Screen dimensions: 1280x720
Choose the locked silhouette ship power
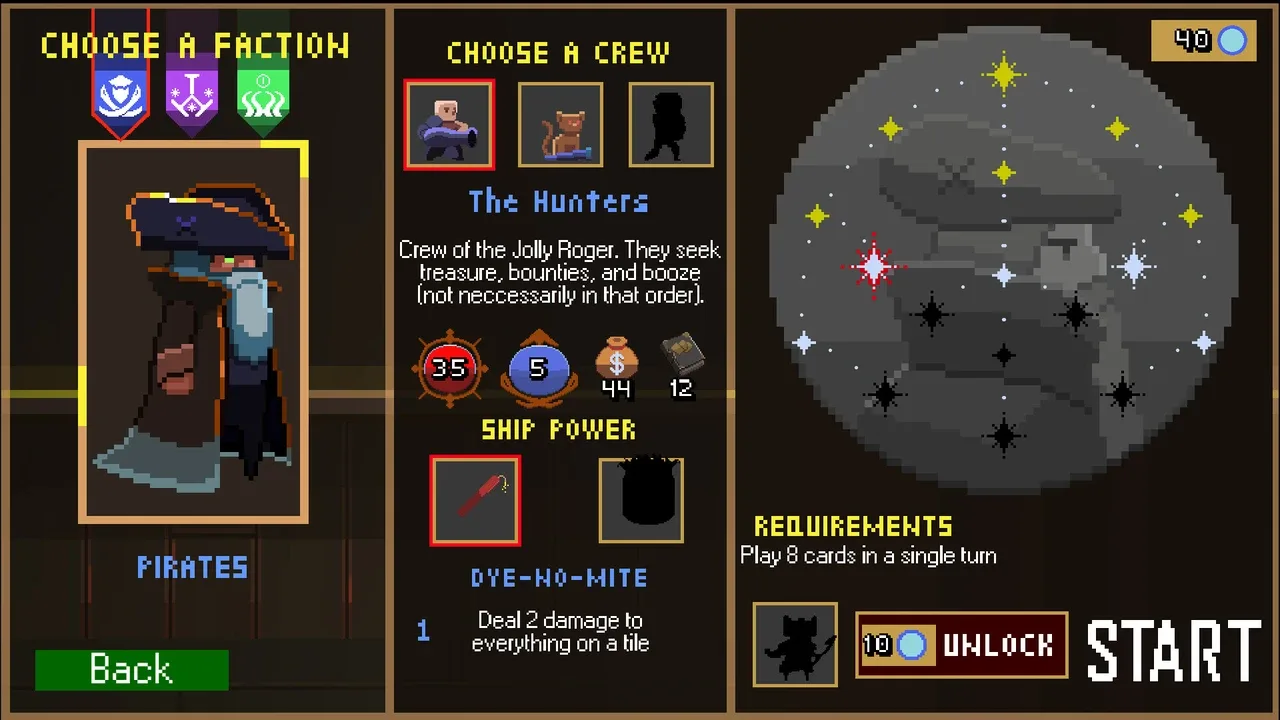click(641, 501)
